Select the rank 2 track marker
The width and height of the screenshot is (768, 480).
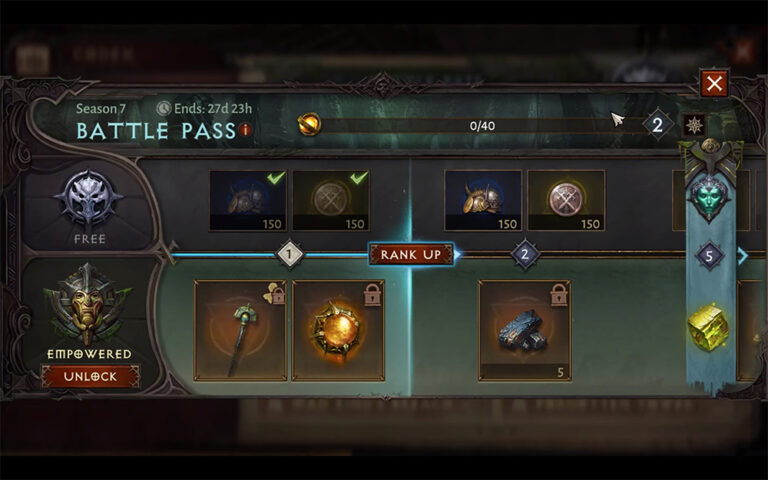coord(526,254)
